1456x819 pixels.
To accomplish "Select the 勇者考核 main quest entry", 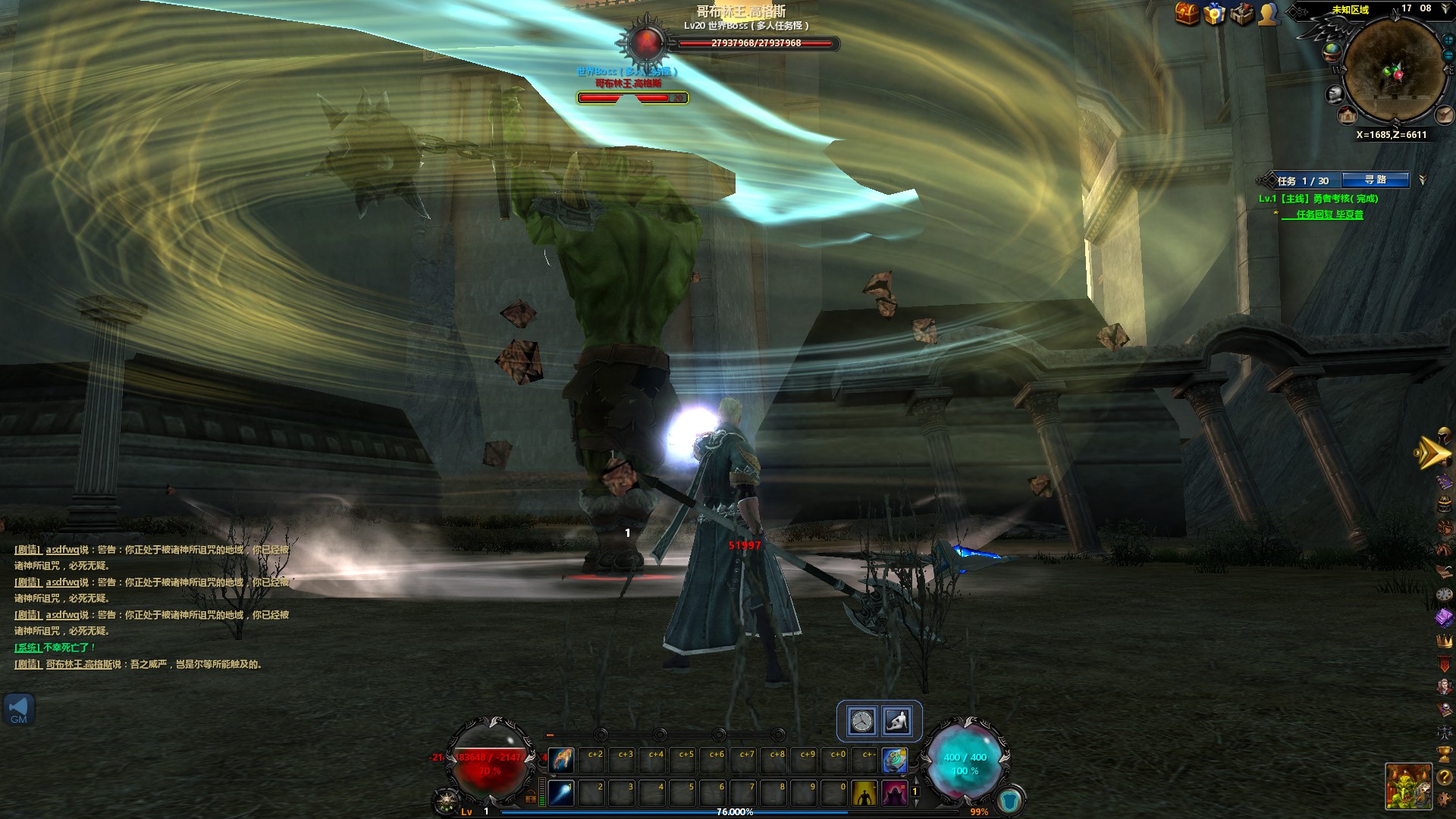I will pos(1318,199).
